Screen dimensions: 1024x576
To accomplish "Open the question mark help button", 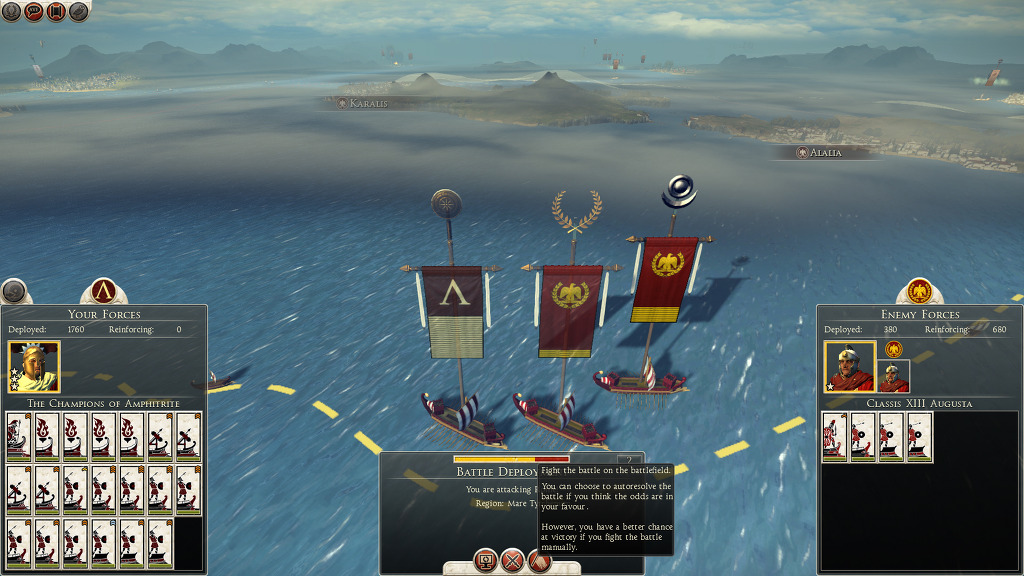I will [x=629, y=461].
